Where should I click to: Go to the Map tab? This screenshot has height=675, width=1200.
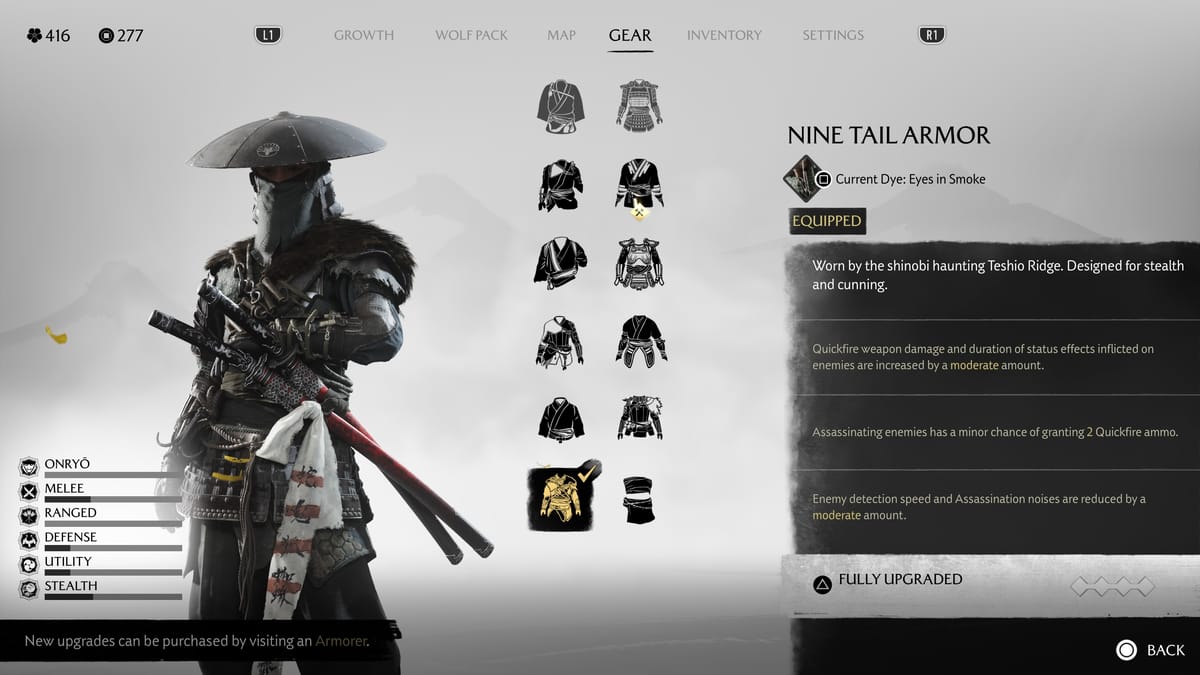pyautogui.click(x=561, y=35)
